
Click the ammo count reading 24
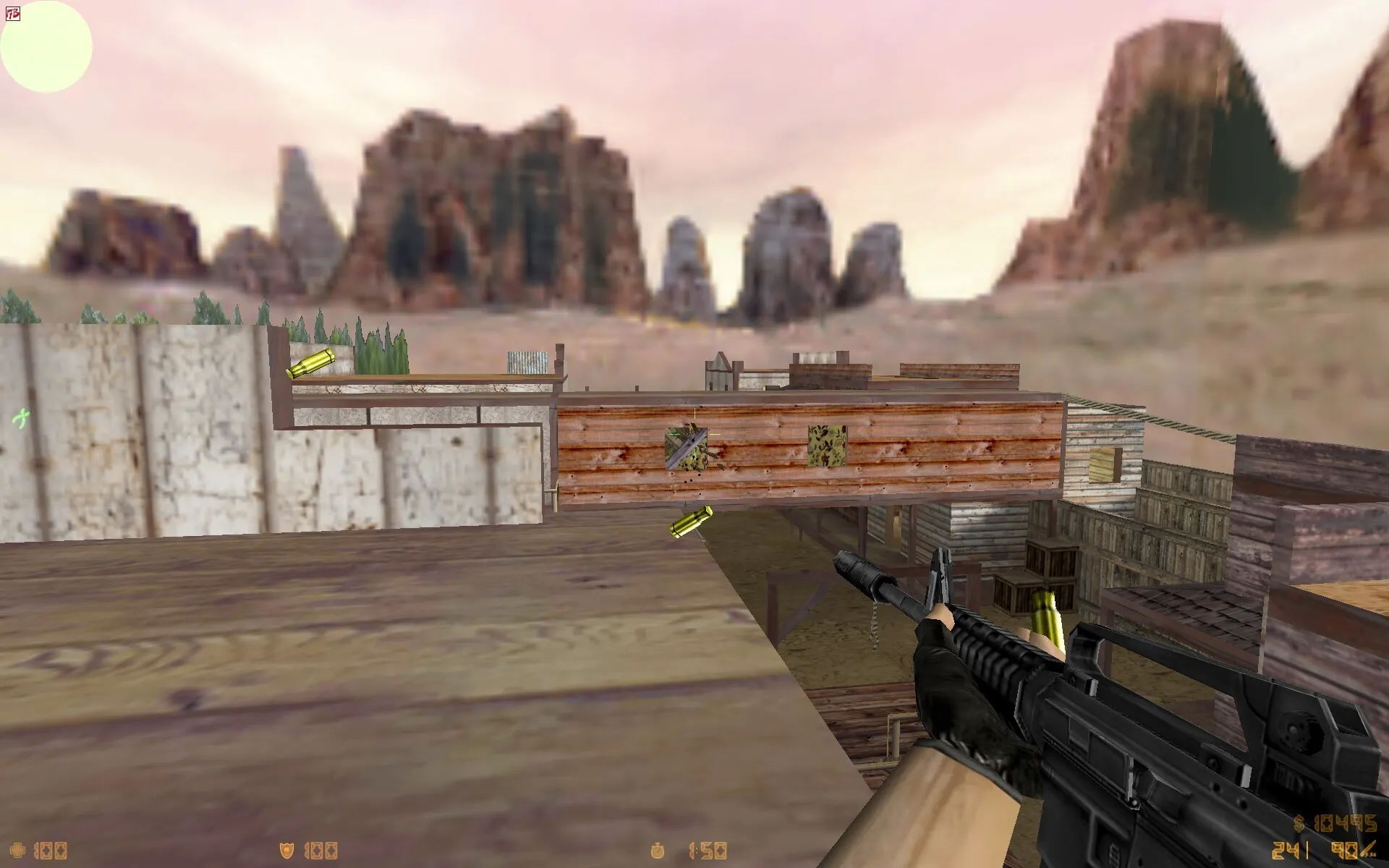coord(1286,850)
